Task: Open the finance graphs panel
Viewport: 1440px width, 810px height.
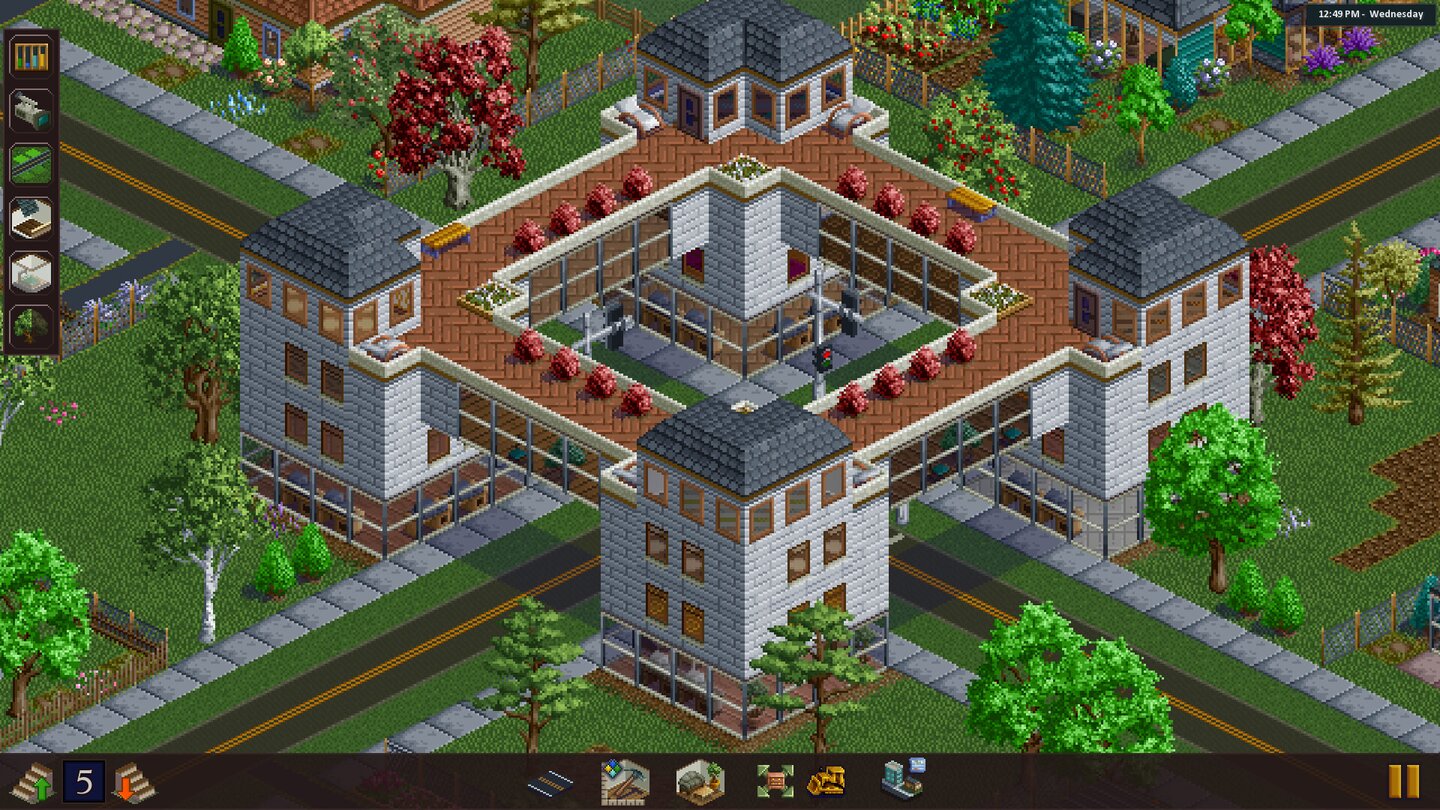Action: (30, 57)
